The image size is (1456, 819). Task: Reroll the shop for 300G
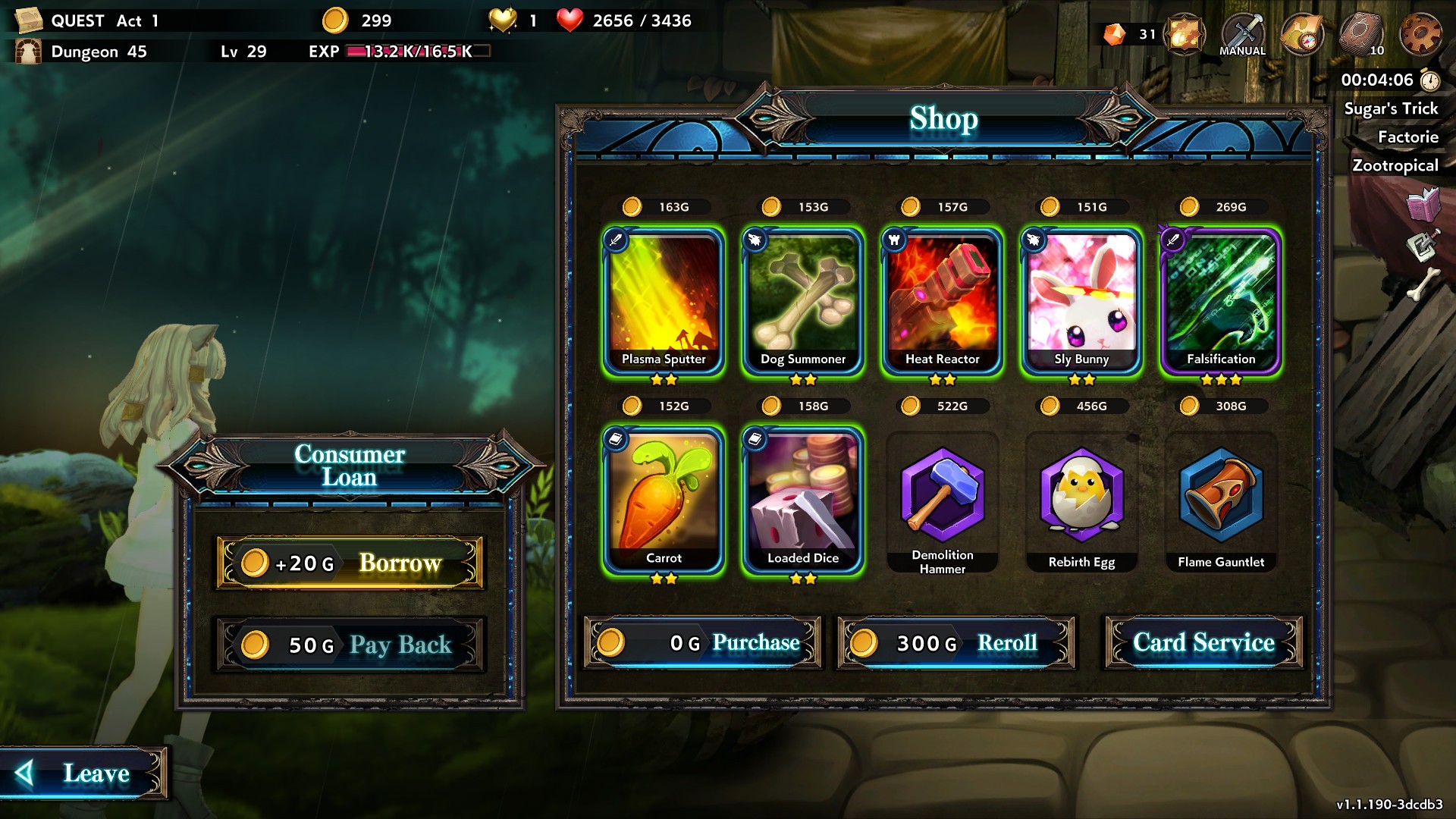[x=956, y=643]
